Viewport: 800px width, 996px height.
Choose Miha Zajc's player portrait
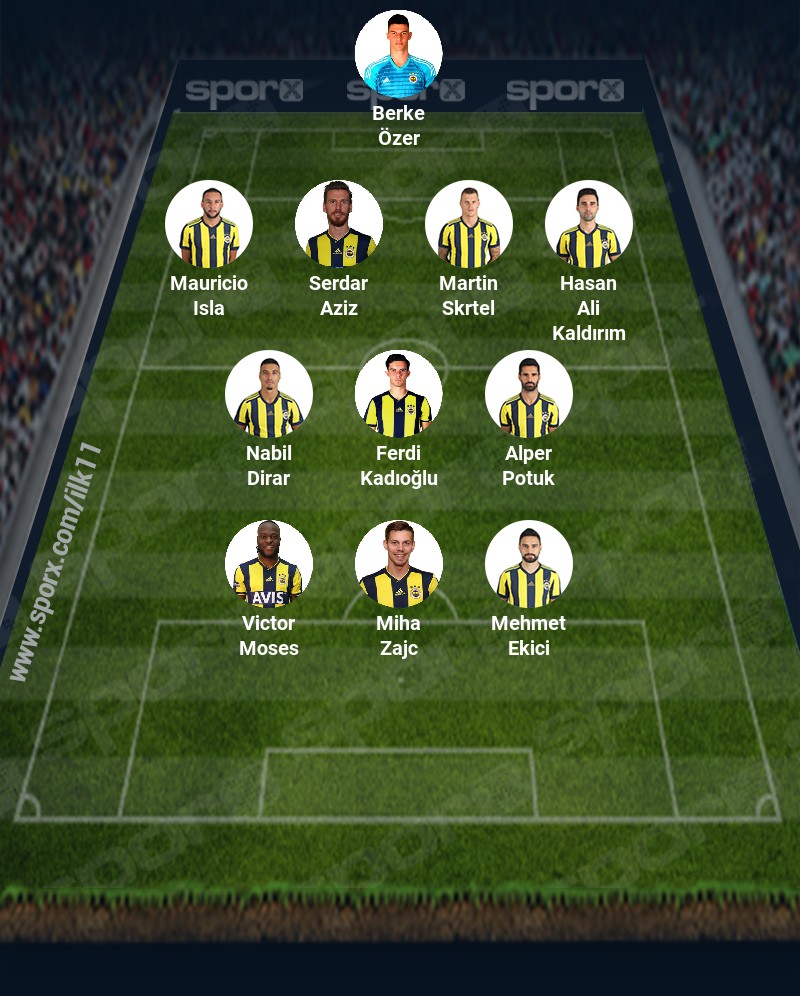pos(399,564)
